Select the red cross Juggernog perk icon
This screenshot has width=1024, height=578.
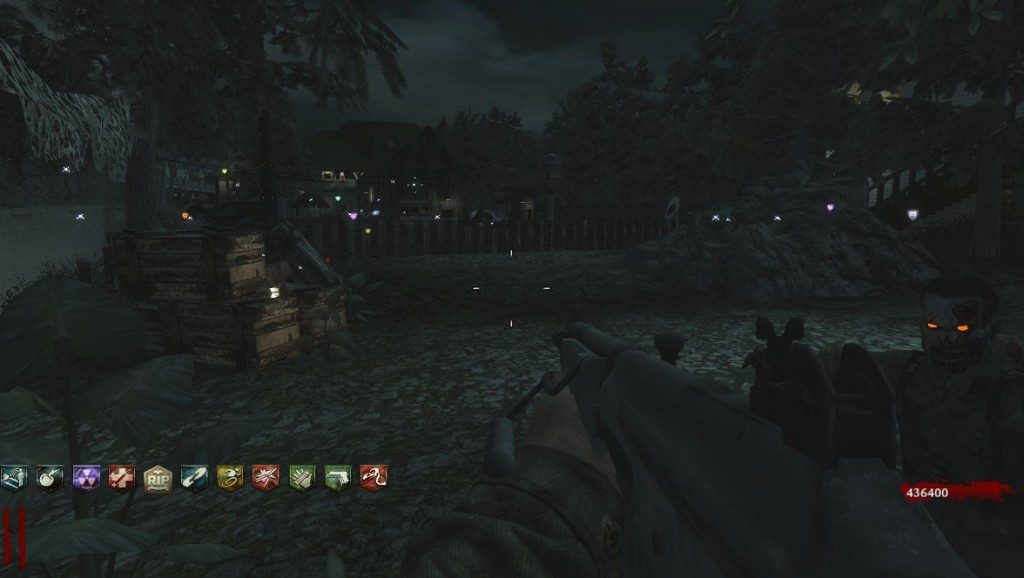tap(121, 477)
